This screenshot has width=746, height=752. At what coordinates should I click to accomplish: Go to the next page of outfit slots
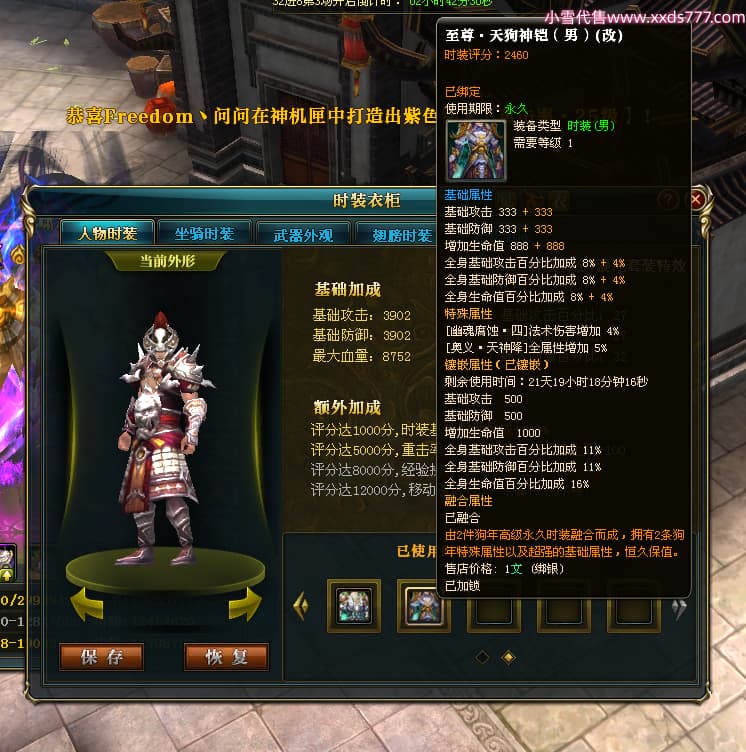tap(679, 605)
